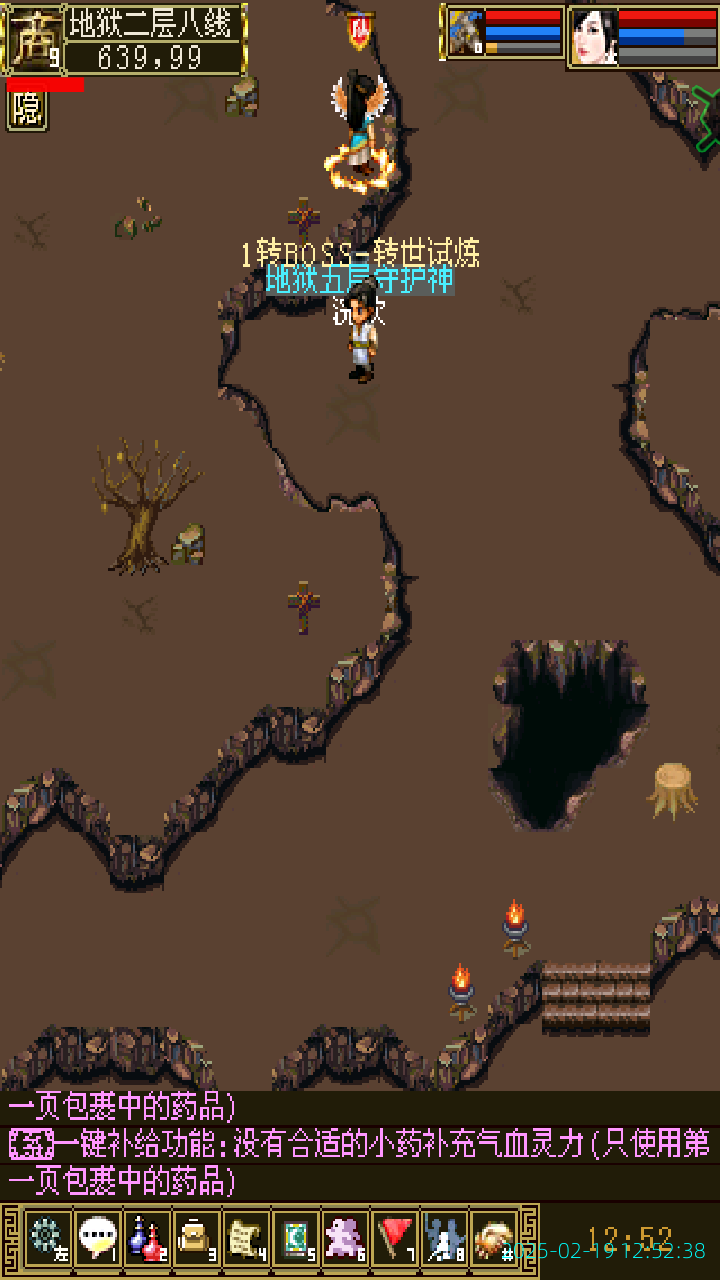This screenshot has width=720, height=1280.
Task: Select the pink creature pet icon
Action: (x=345, y=1239)
